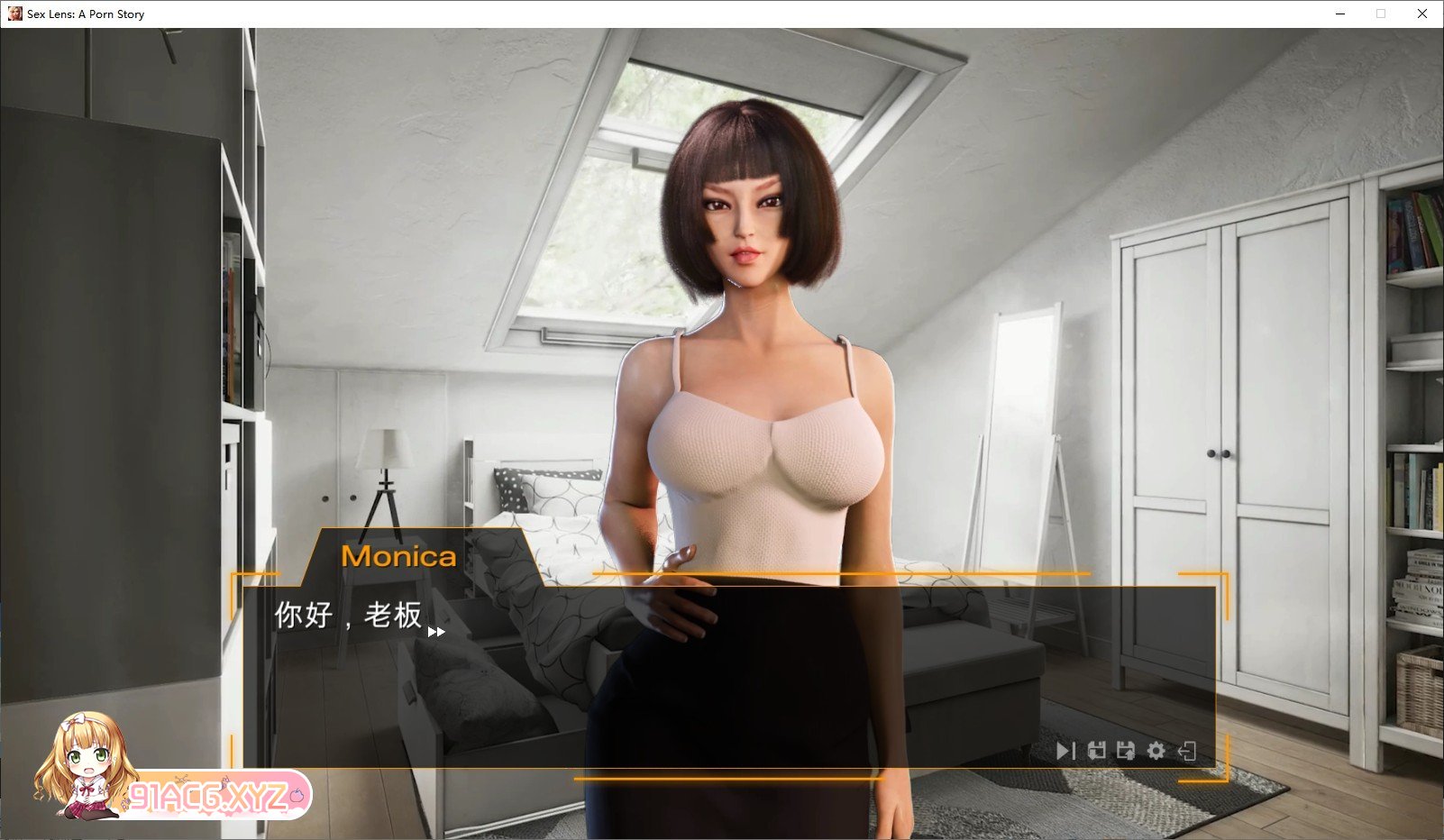1444x840 pixels.
Task: Click the blinking advance arrows after dialogue
Action: click(x=438, y=633)
